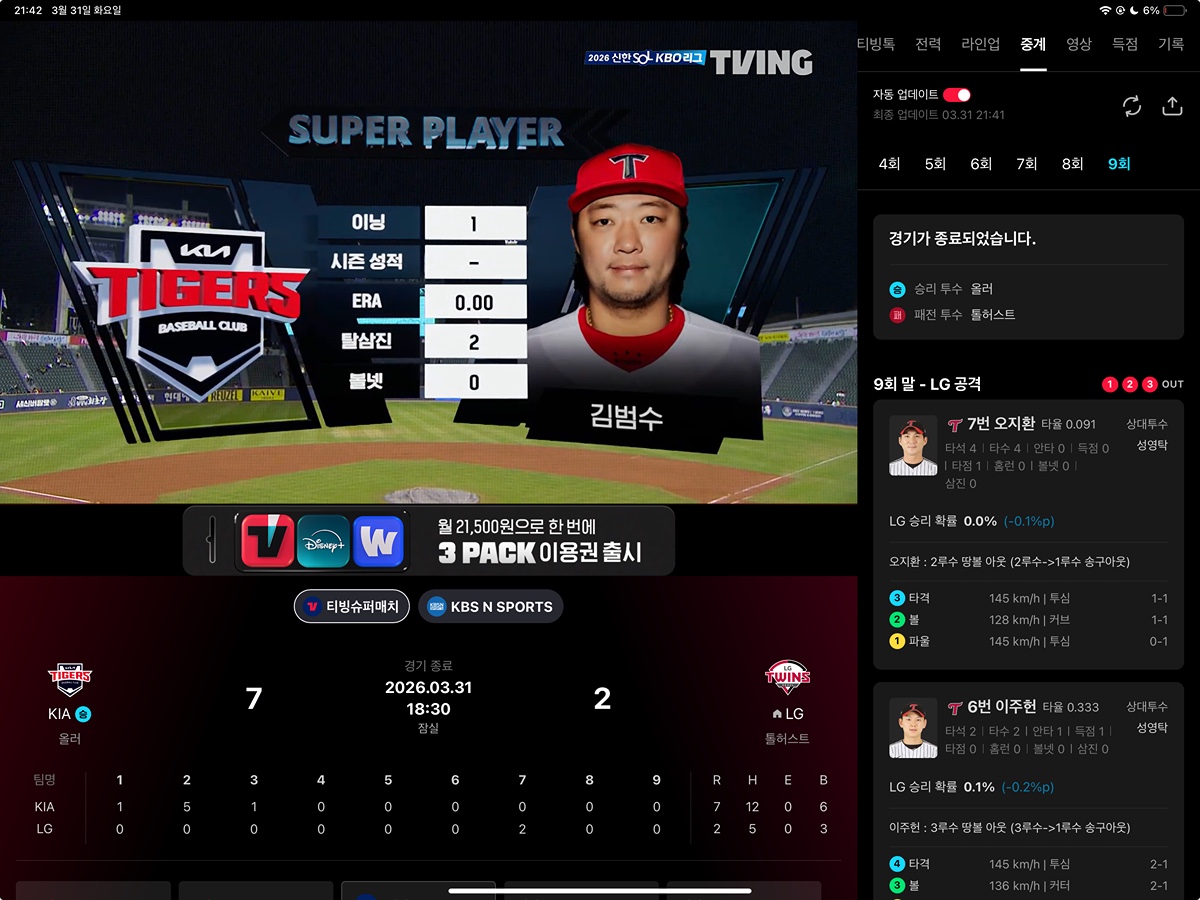This screenshot has height=900, width=1200.
Task: Toggle the 자동 업데이트 switch
Action: coord(956,95)
